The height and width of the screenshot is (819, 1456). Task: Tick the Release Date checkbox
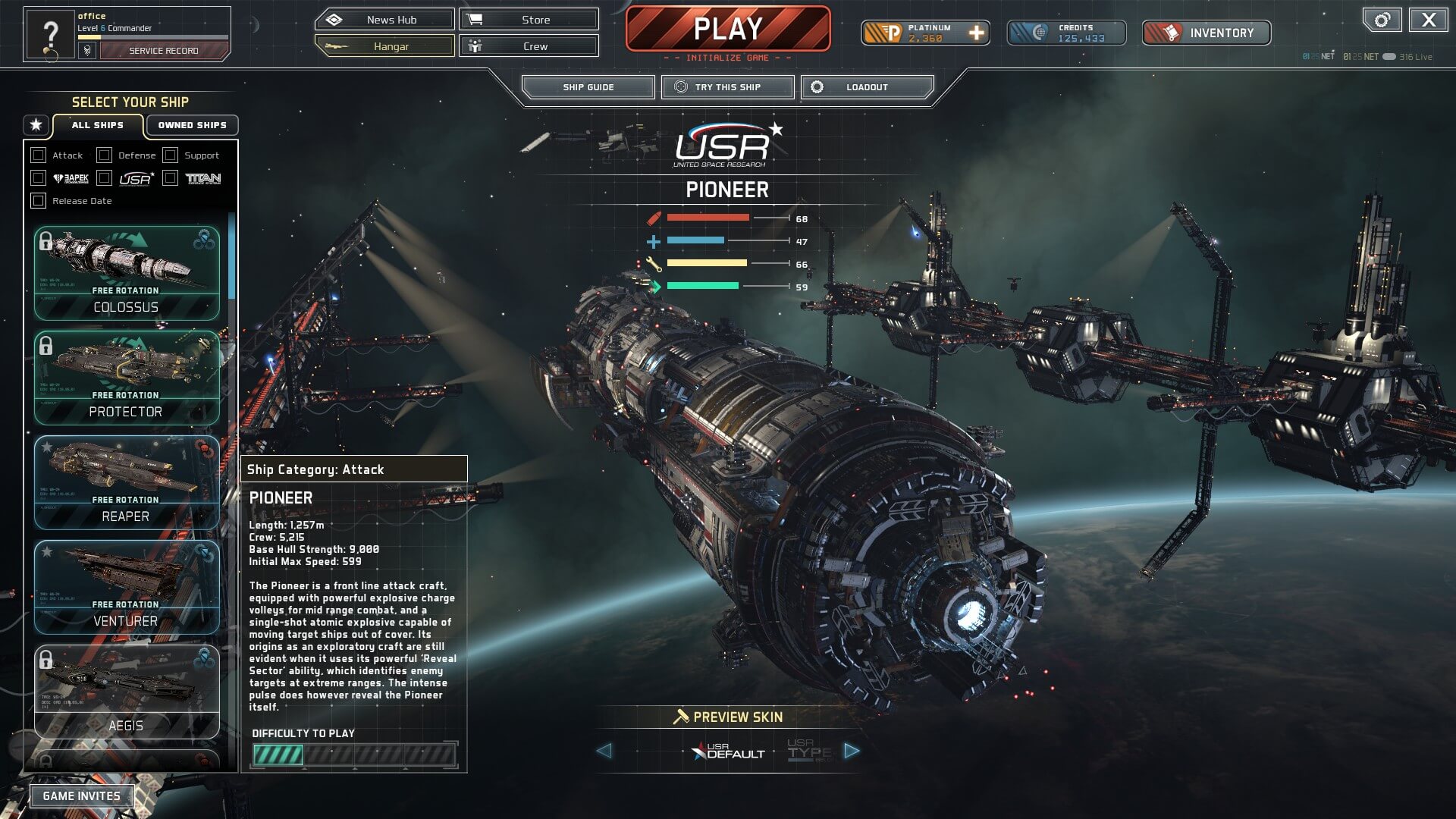(39, 201)
